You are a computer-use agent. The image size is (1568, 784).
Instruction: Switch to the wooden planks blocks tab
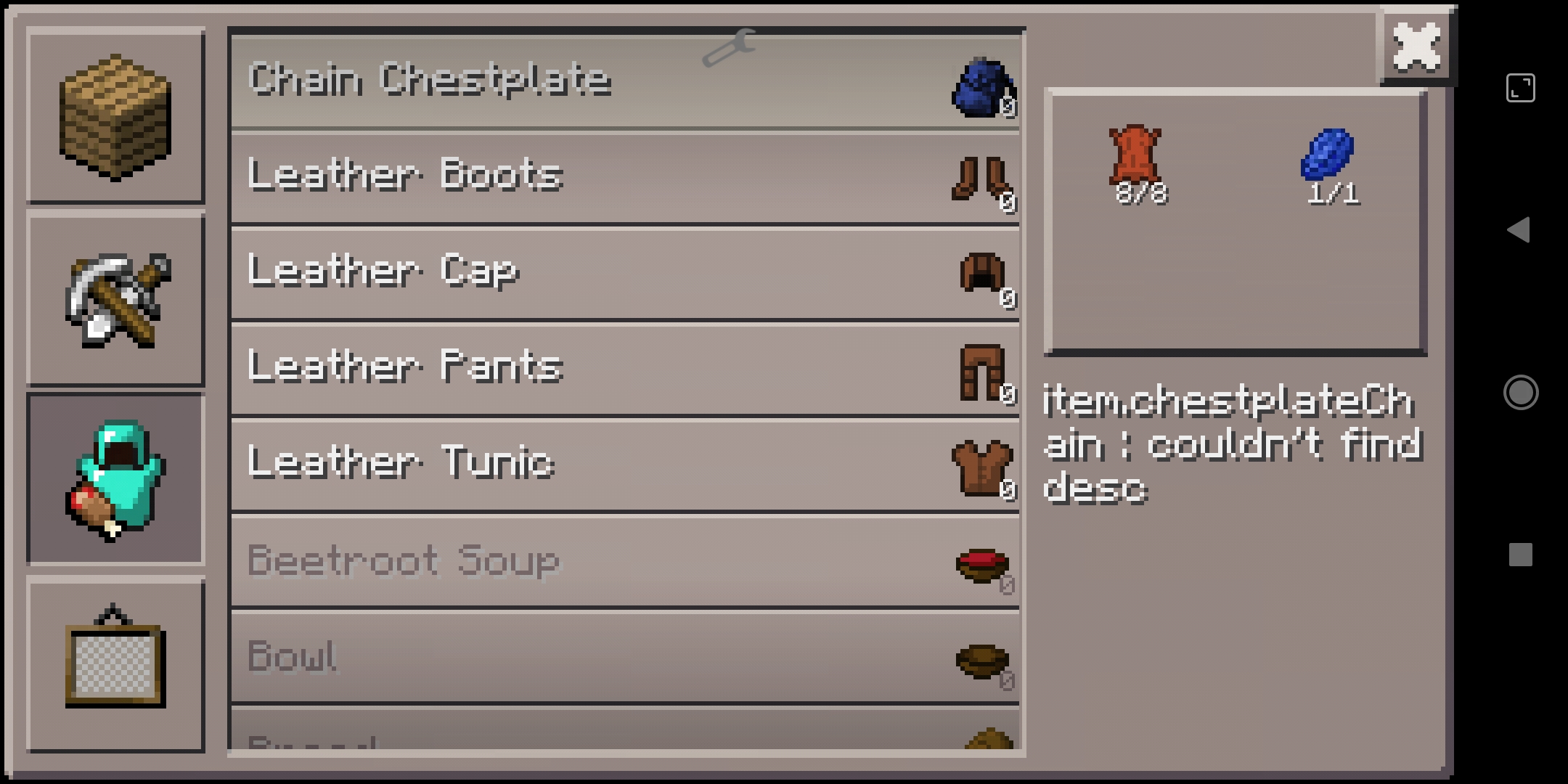point(115,116)
